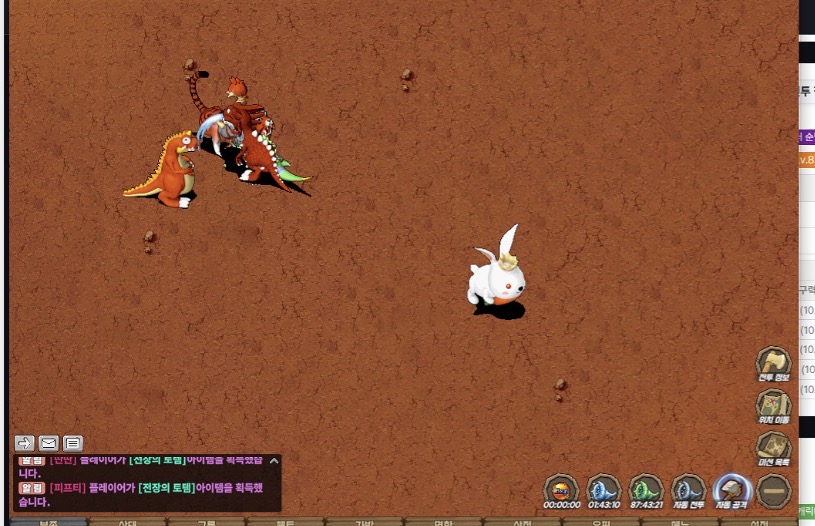This screenshot has height=526, width=815.
Task: Open the 미션 목록 mission list icon
Action: point(773,447)
